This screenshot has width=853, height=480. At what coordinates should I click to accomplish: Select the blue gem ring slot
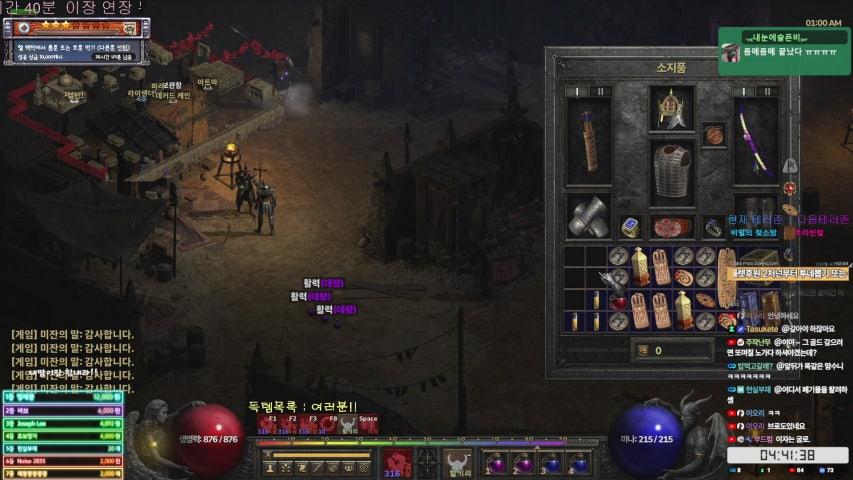pyautogui.click(x=630, y=227)
